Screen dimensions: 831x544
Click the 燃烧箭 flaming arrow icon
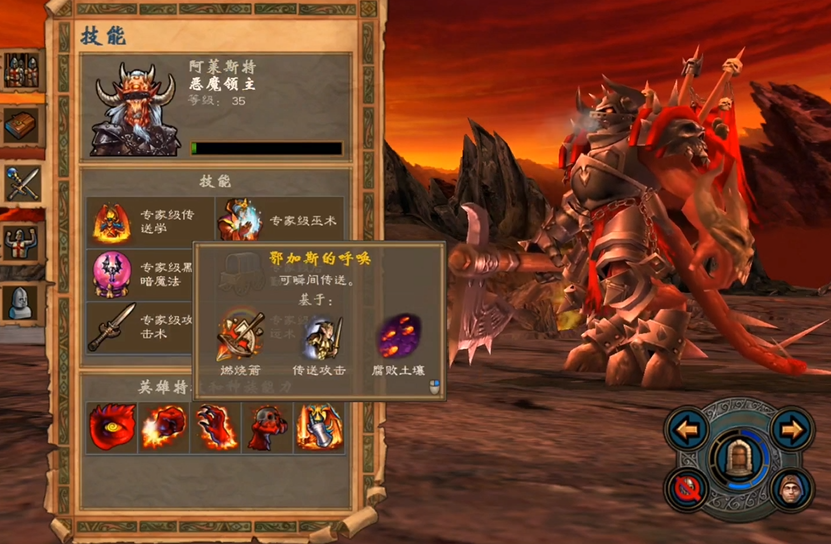pos(240,336)
